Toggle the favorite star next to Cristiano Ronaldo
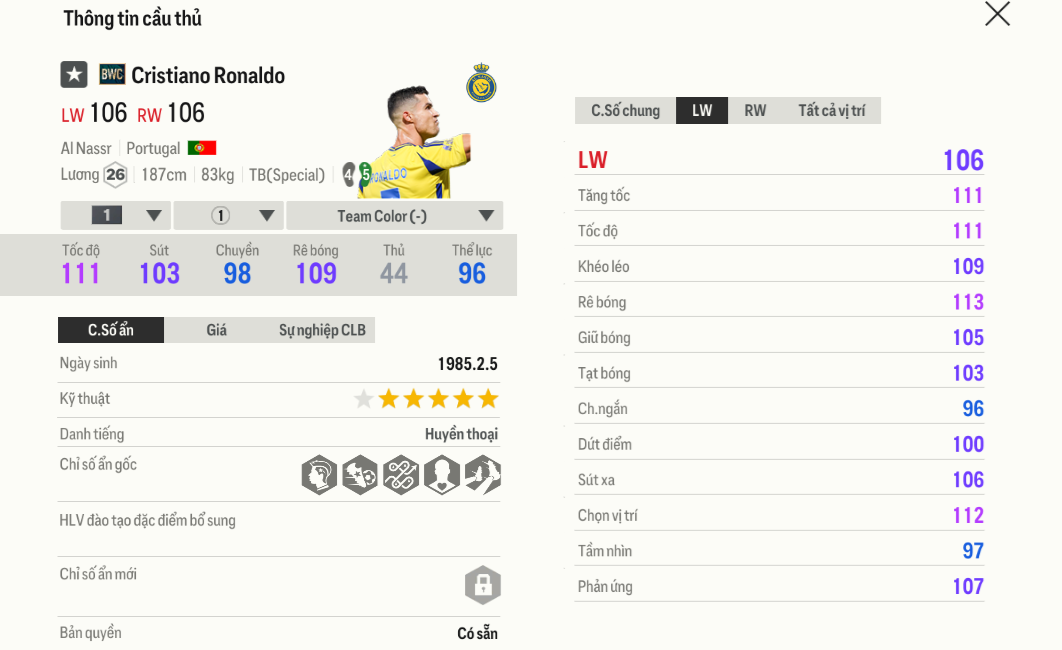Viewport: 1062px width, 650px height. pos(74,75)
